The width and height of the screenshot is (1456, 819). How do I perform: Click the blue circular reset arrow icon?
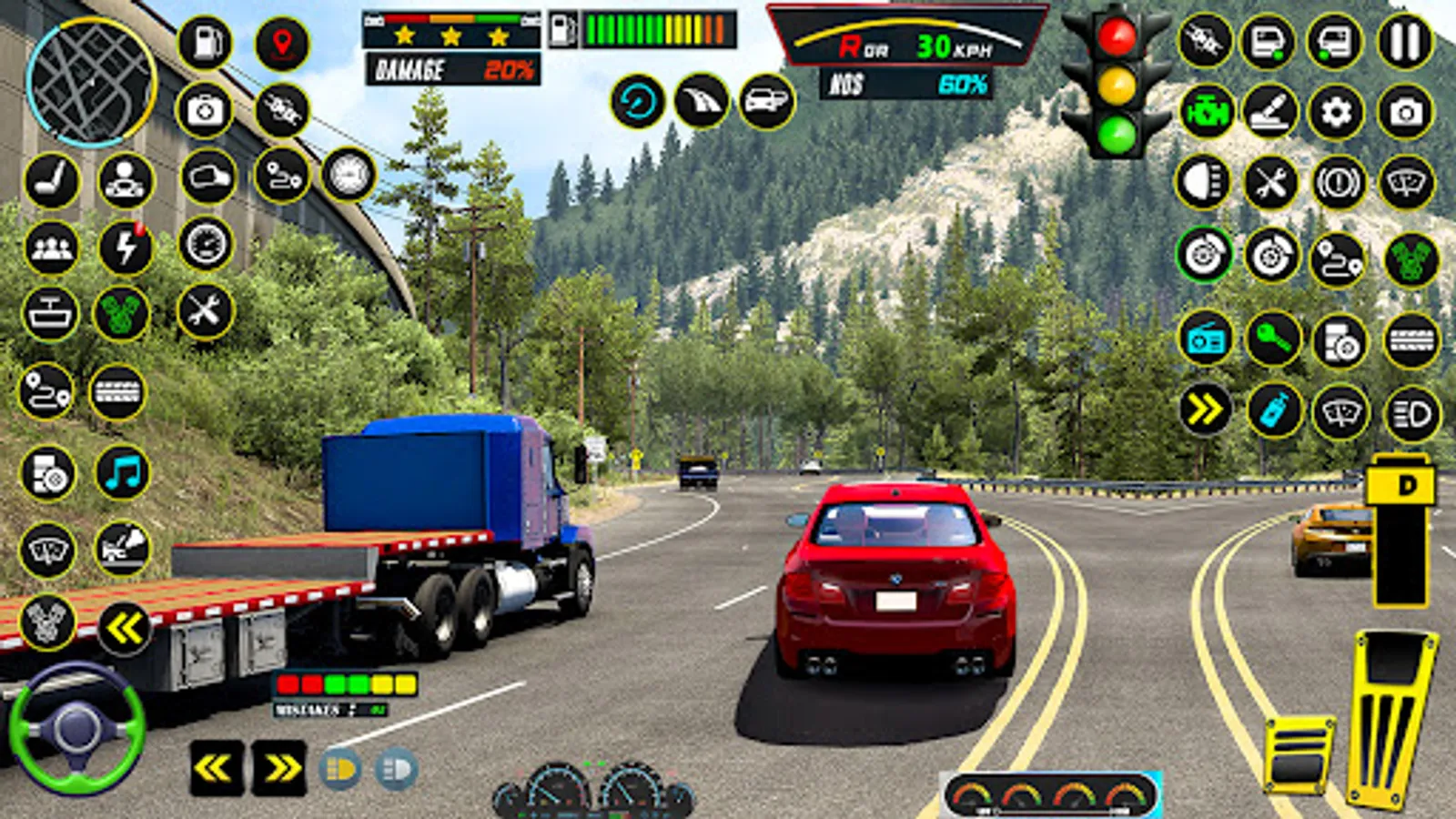pyautogui.click(x=637, y=101)
